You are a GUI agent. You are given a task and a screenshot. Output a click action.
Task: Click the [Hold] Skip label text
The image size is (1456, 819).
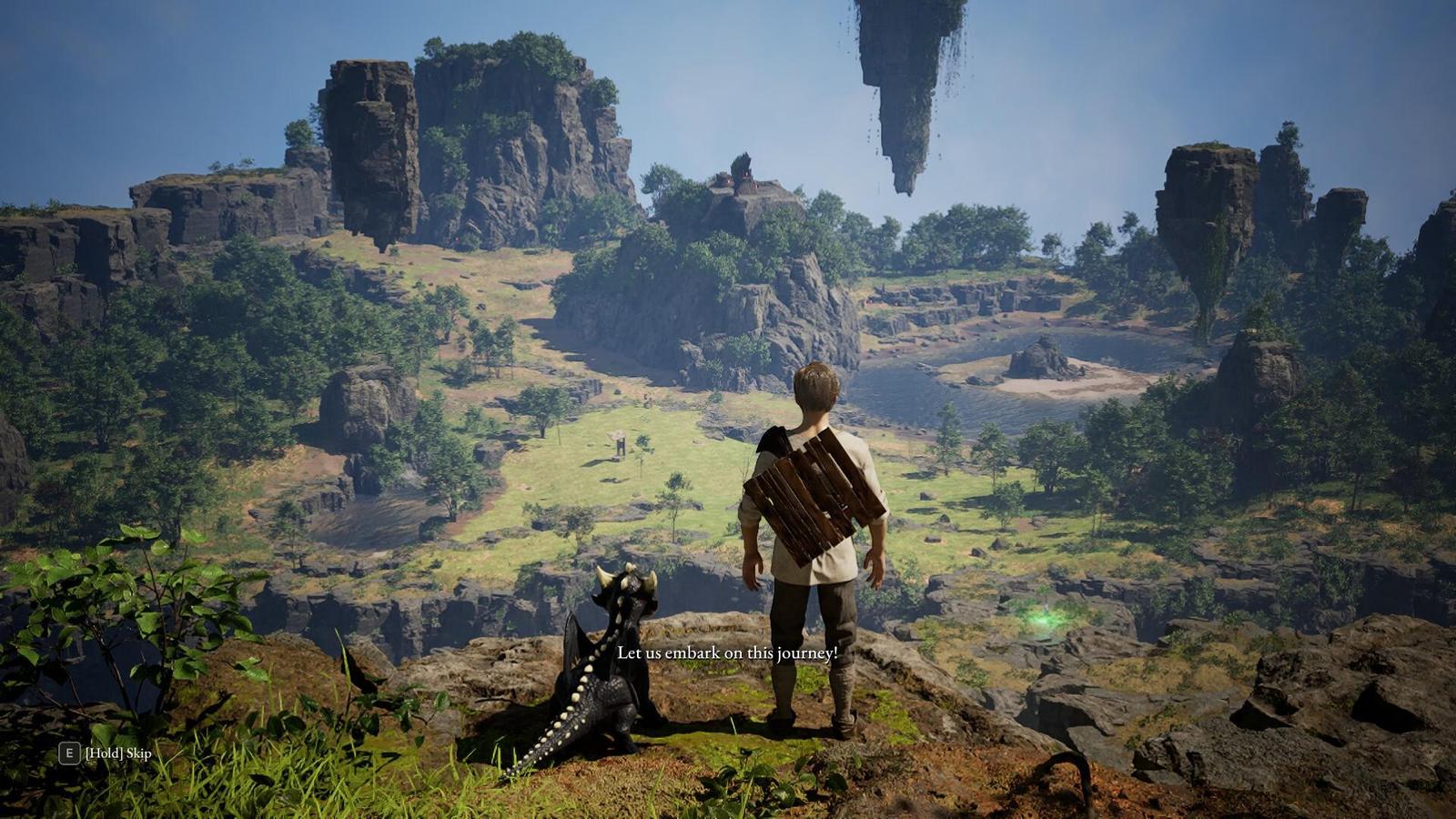[x=116, y=753]
